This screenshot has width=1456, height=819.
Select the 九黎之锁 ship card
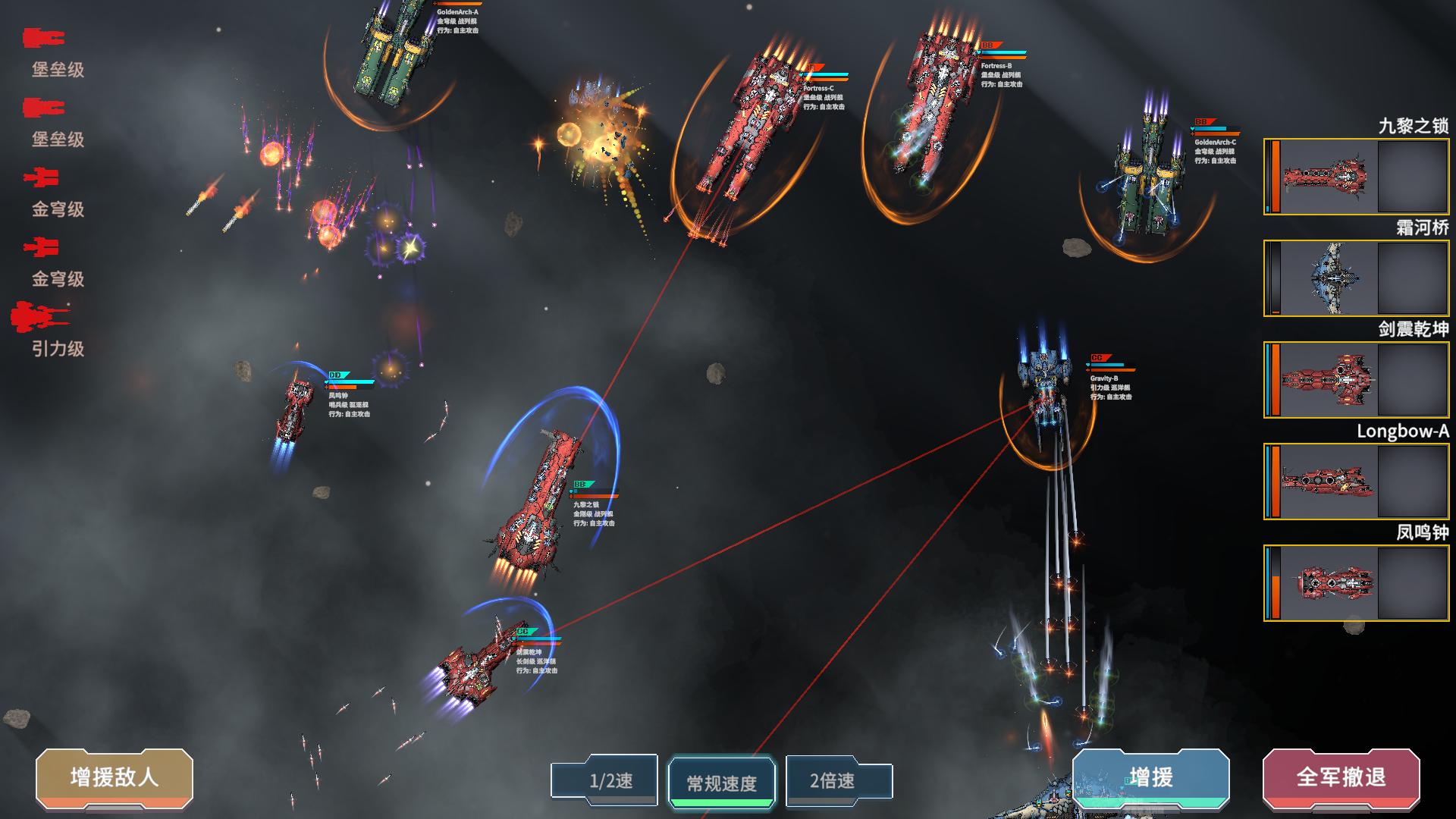[1356, 177]
